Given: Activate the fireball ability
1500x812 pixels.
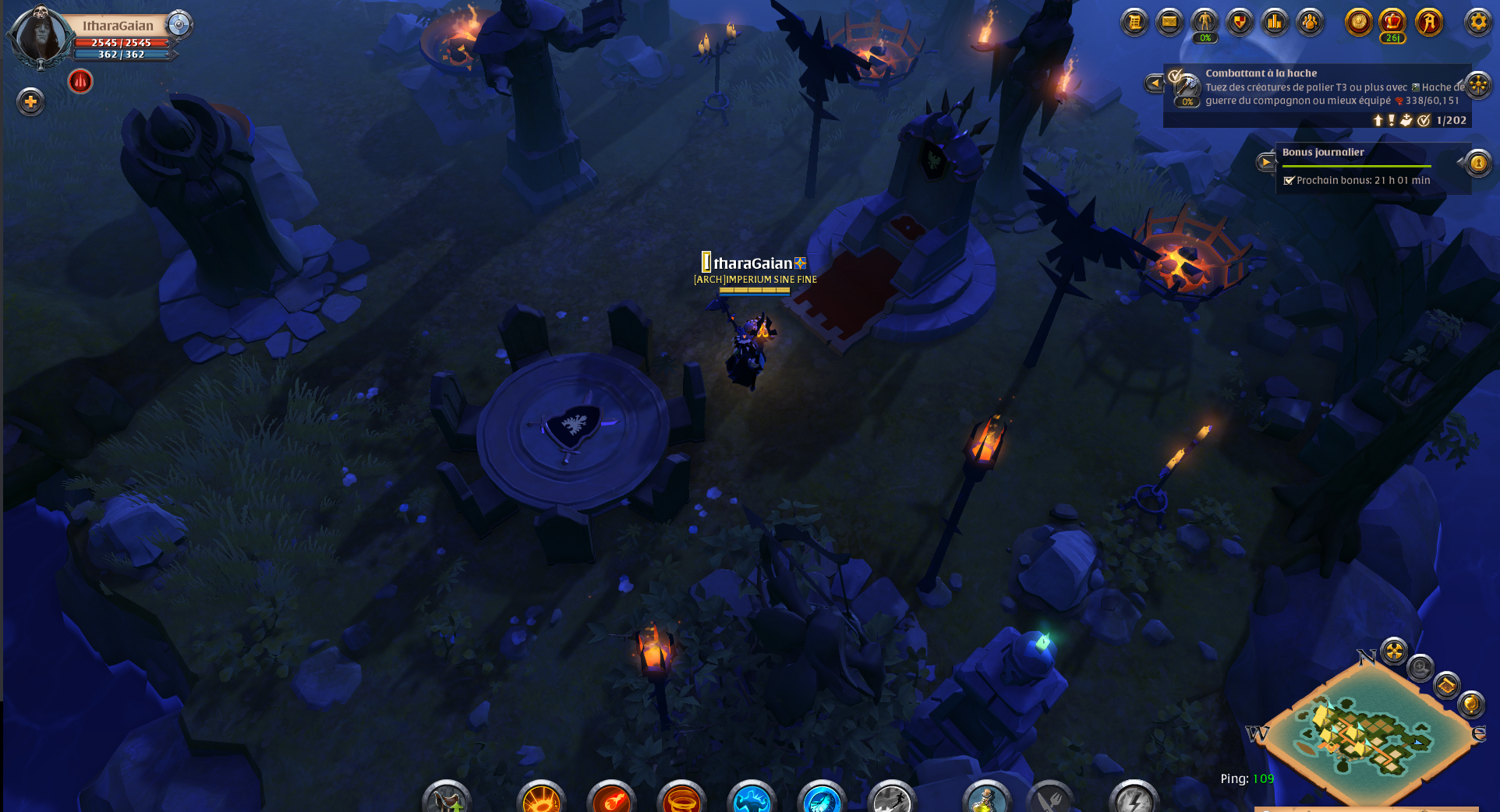Looking at the screenshot, I should click(611, 800).
